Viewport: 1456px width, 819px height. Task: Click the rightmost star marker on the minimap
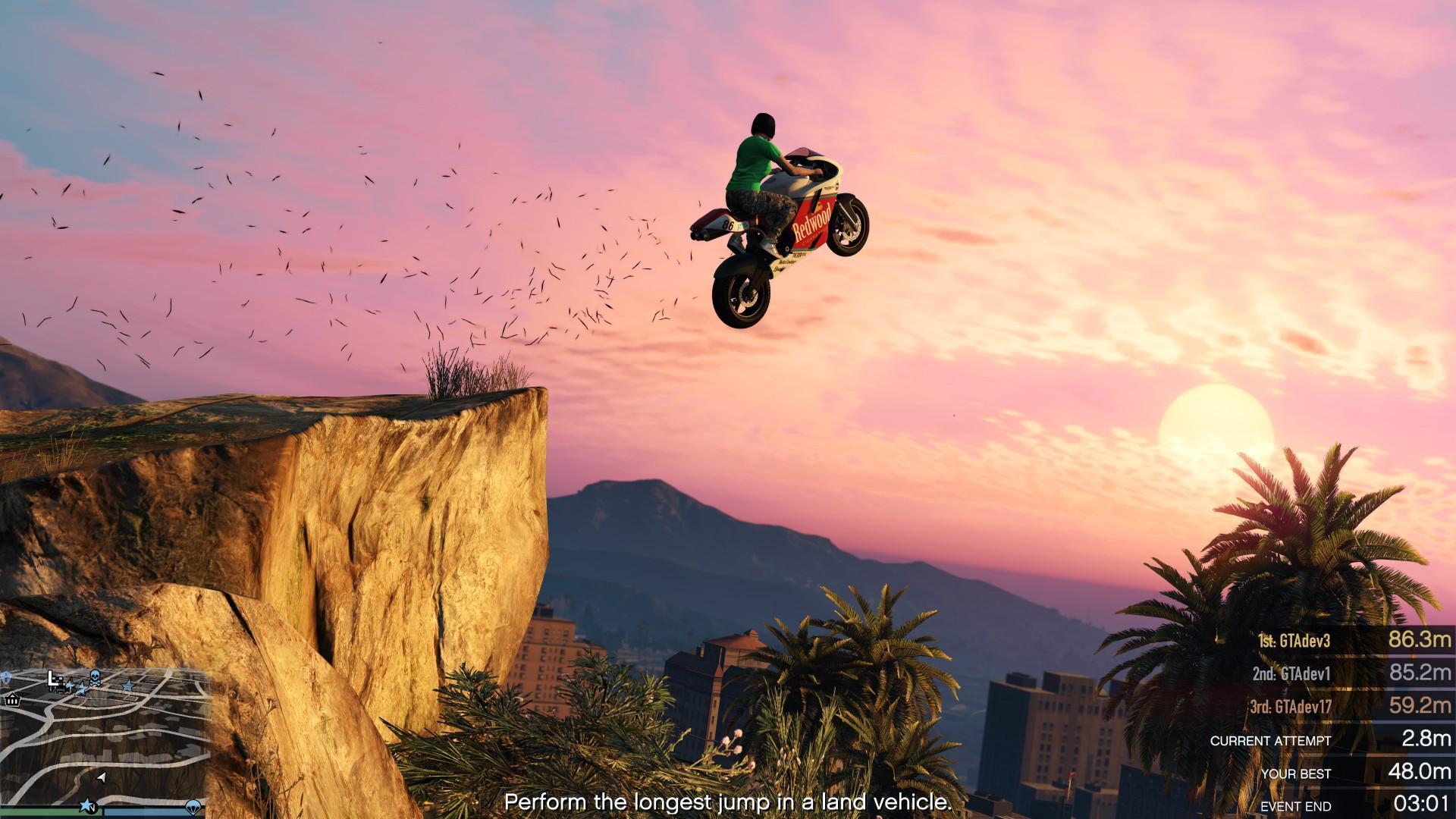pos(127,686)
